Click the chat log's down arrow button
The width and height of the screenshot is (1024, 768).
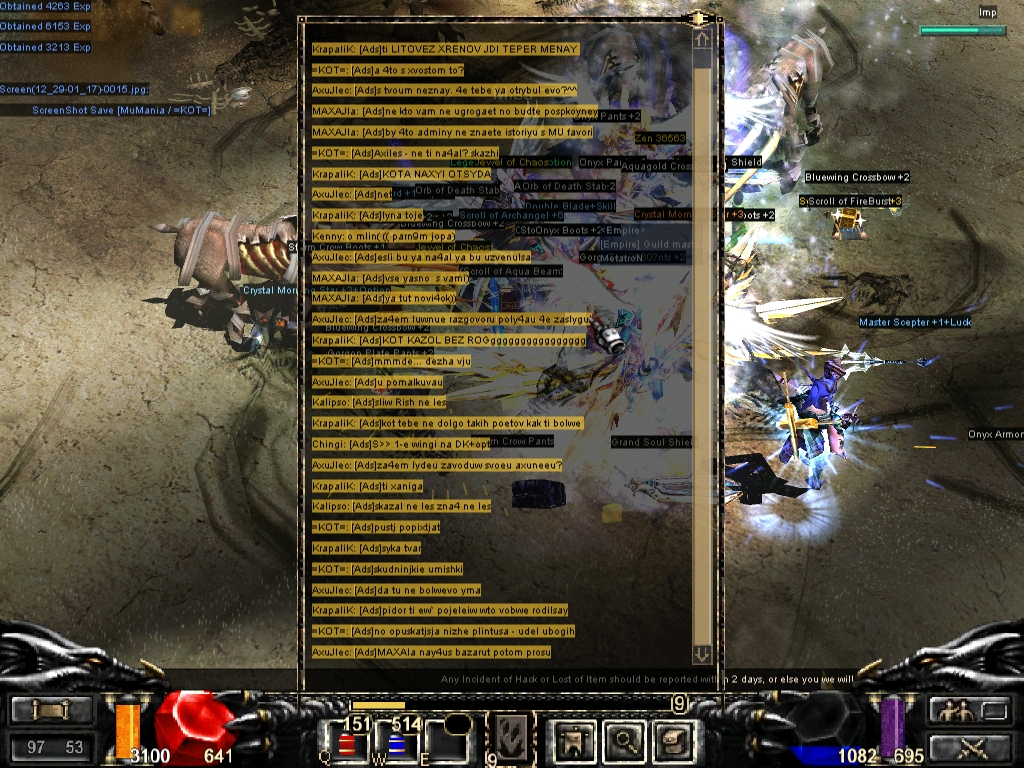(x=702, y=654)
